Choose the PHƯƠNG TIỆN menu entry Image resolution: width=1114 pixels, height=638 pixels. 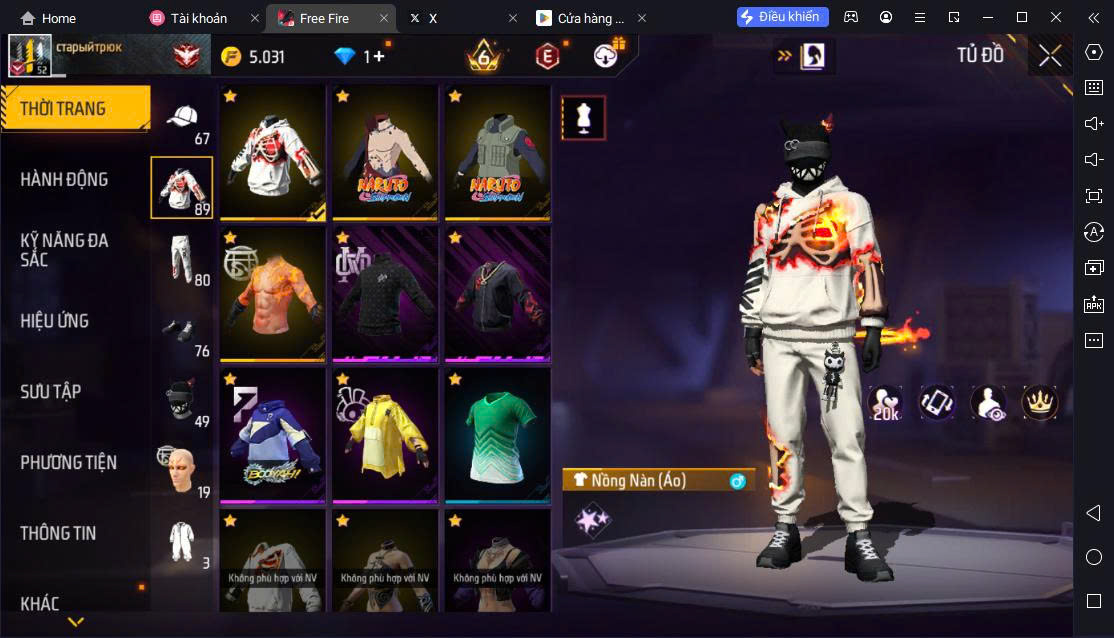click(x=68, y=462)
